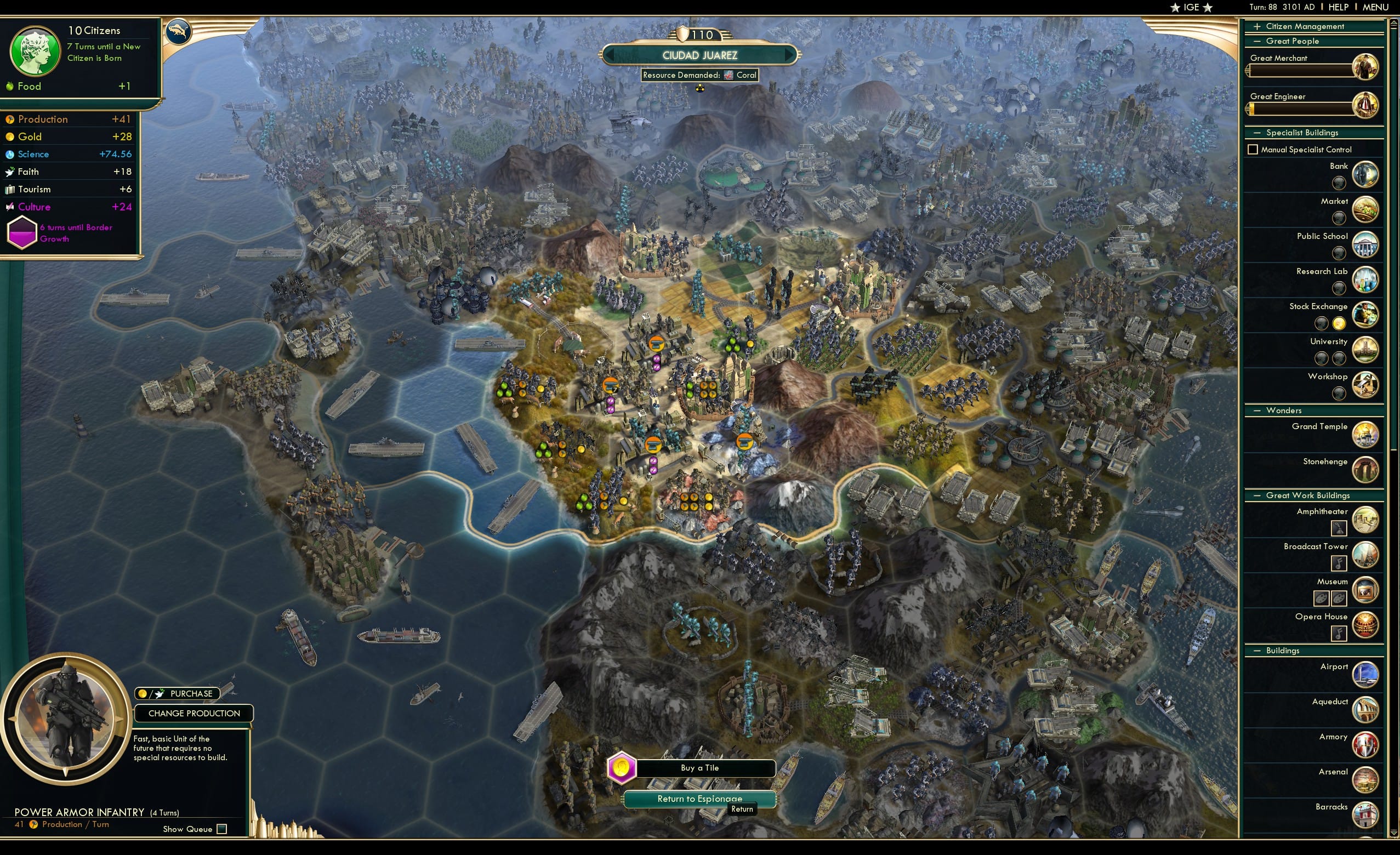1400x855 pixels.
Task: Select the Airport building icon
Action: coord(1365,674)
